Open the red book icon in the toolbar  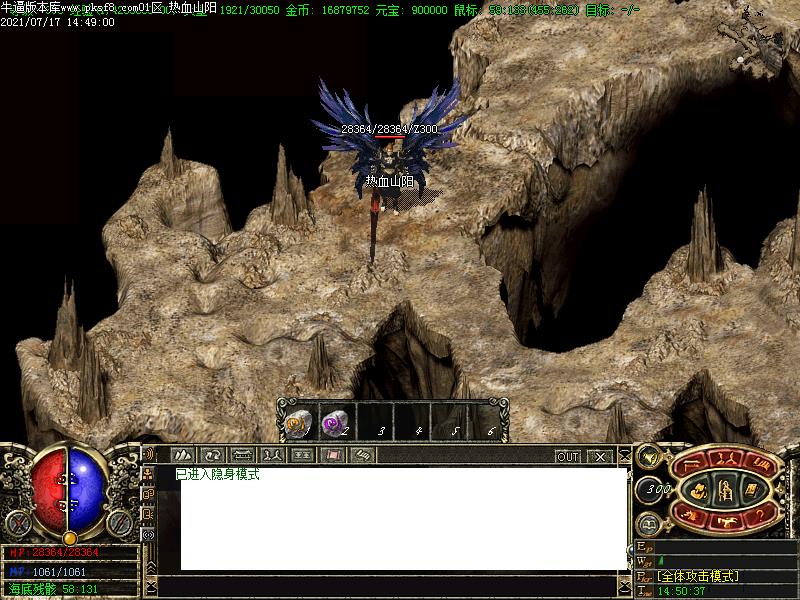(334, 456)
